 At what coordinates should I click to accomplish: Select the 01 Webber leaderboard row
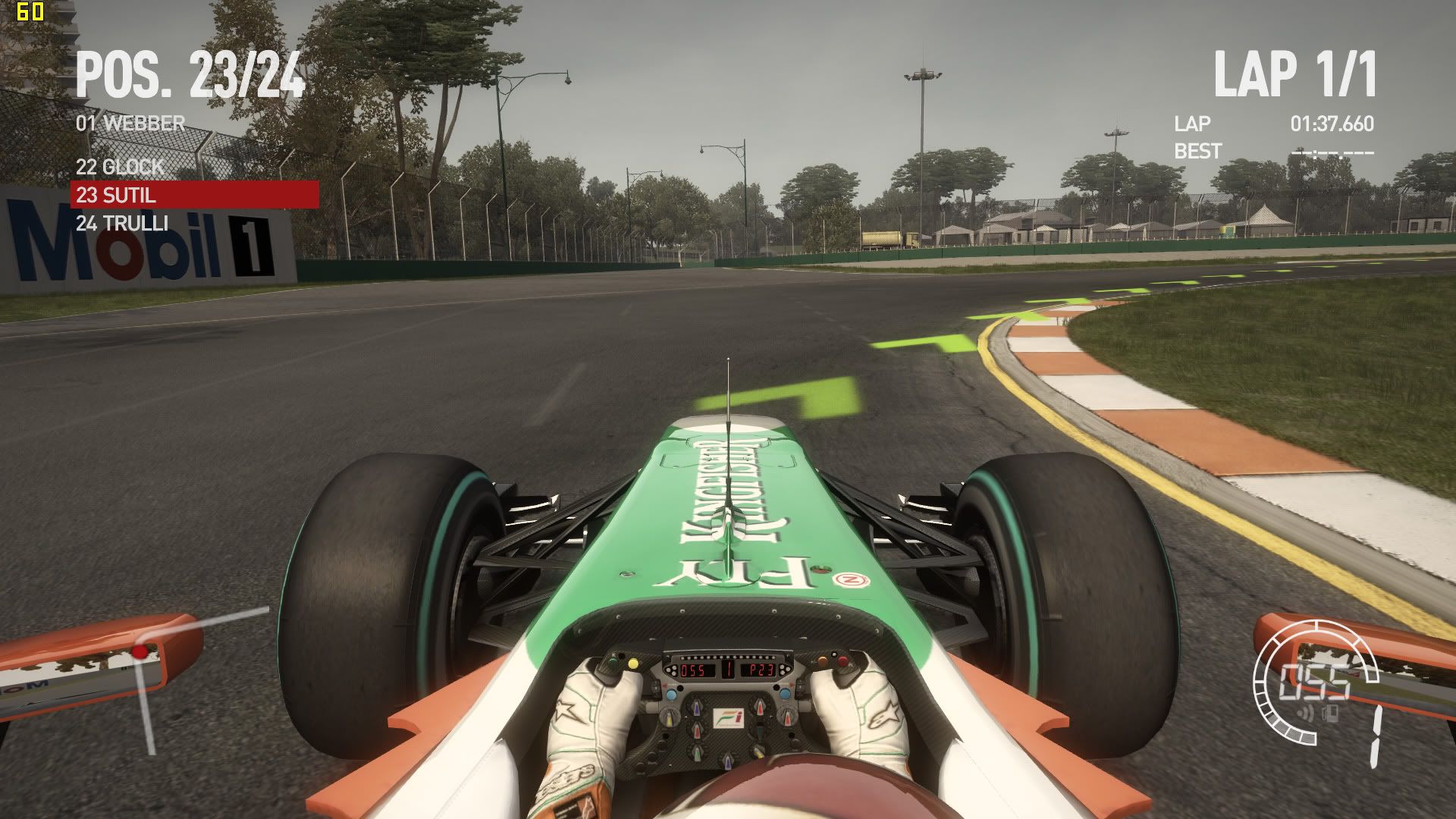pos(130,123)
